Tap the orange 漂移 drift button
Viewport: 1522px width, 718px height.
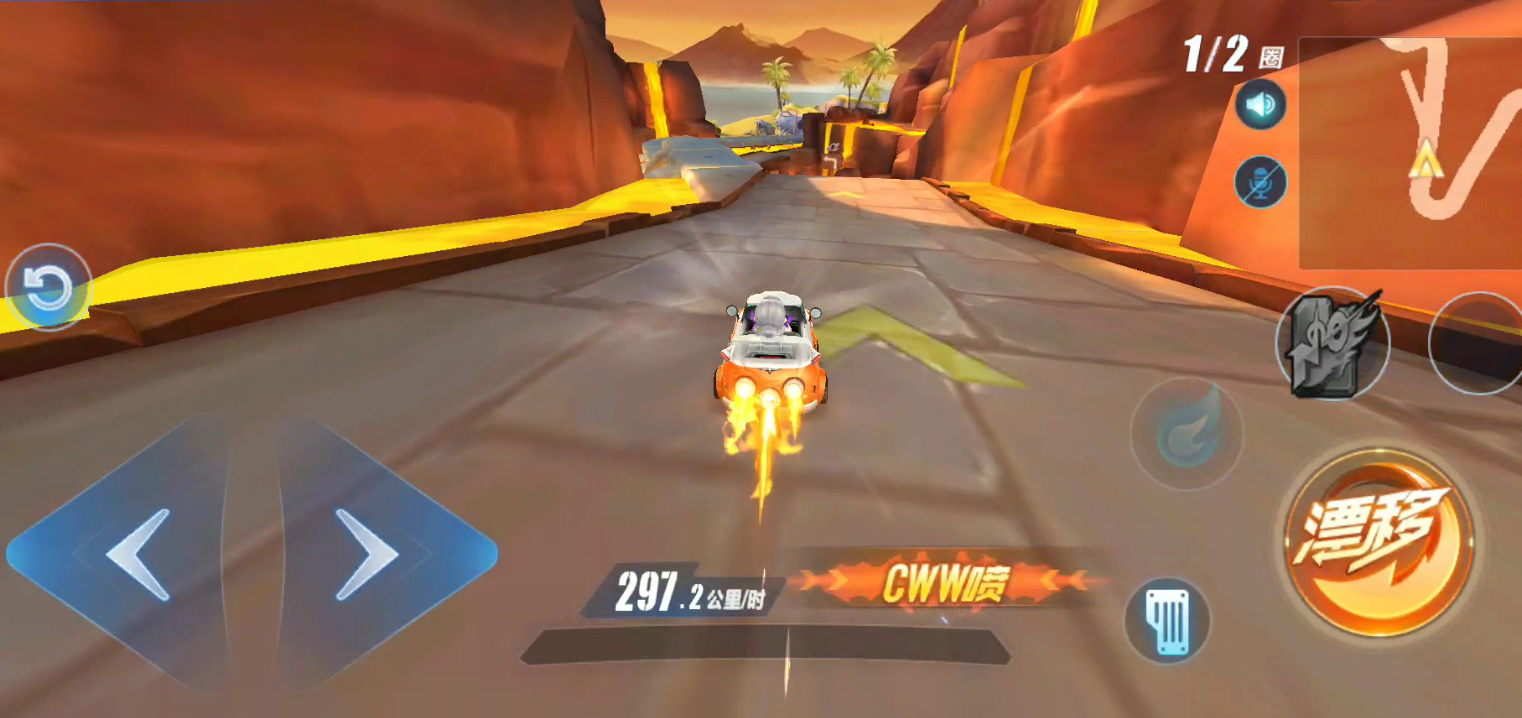(1379, 543)
